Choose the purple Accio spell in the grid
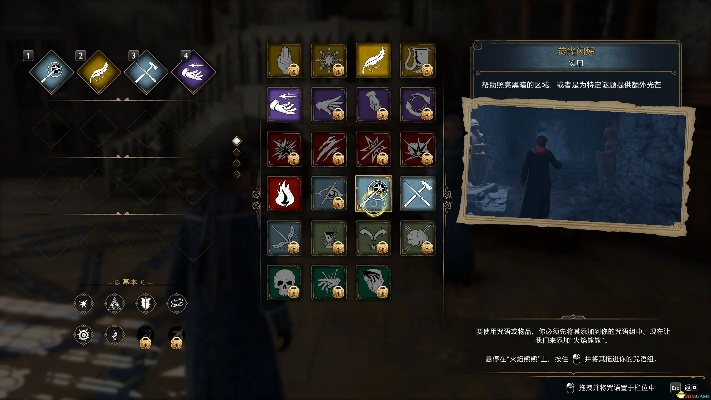The width and height of the screenshot is (711, 400). point(285,104)
